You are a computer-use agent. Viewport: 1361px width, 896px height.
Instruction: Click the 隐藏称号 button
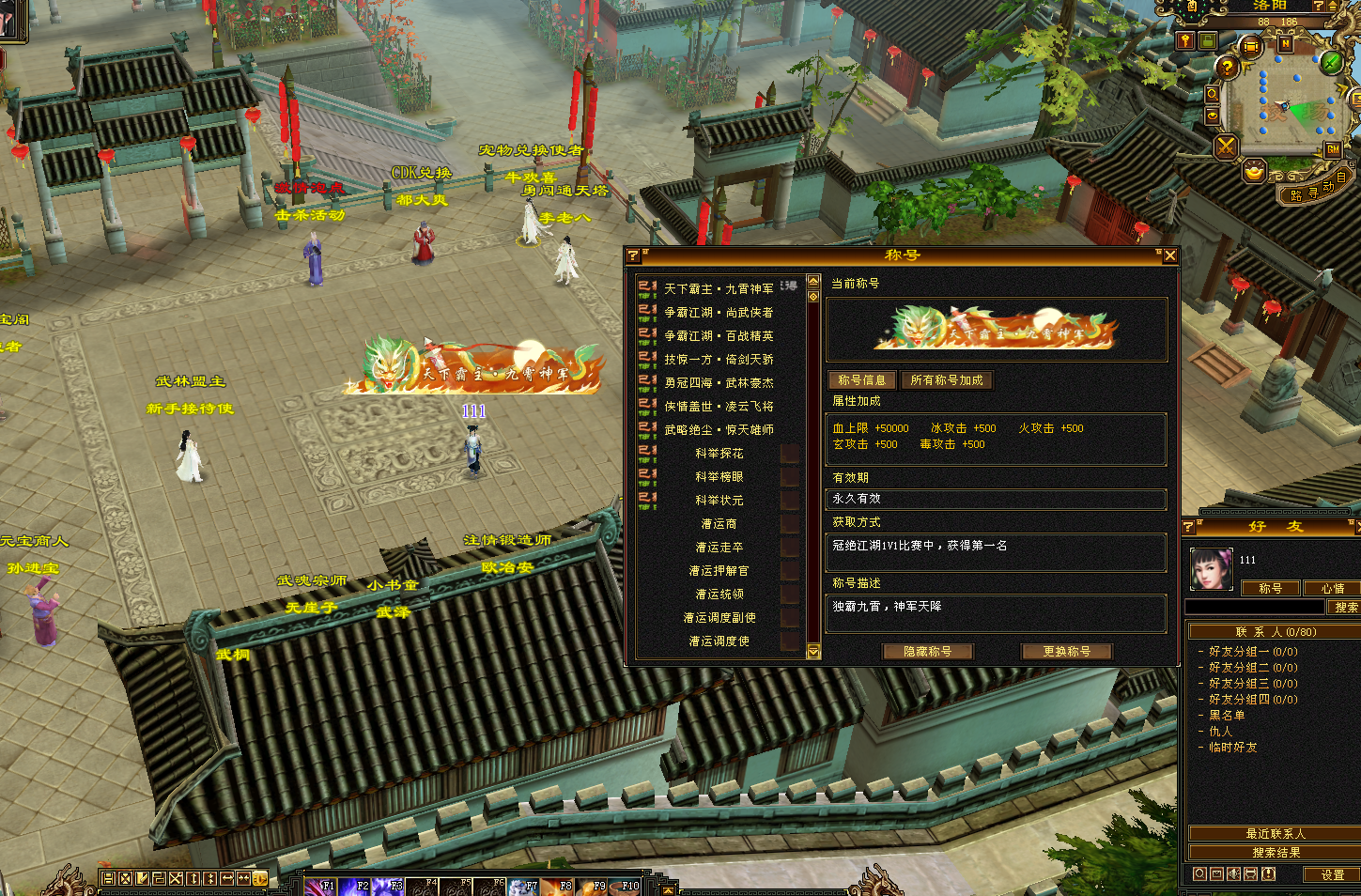927,652
